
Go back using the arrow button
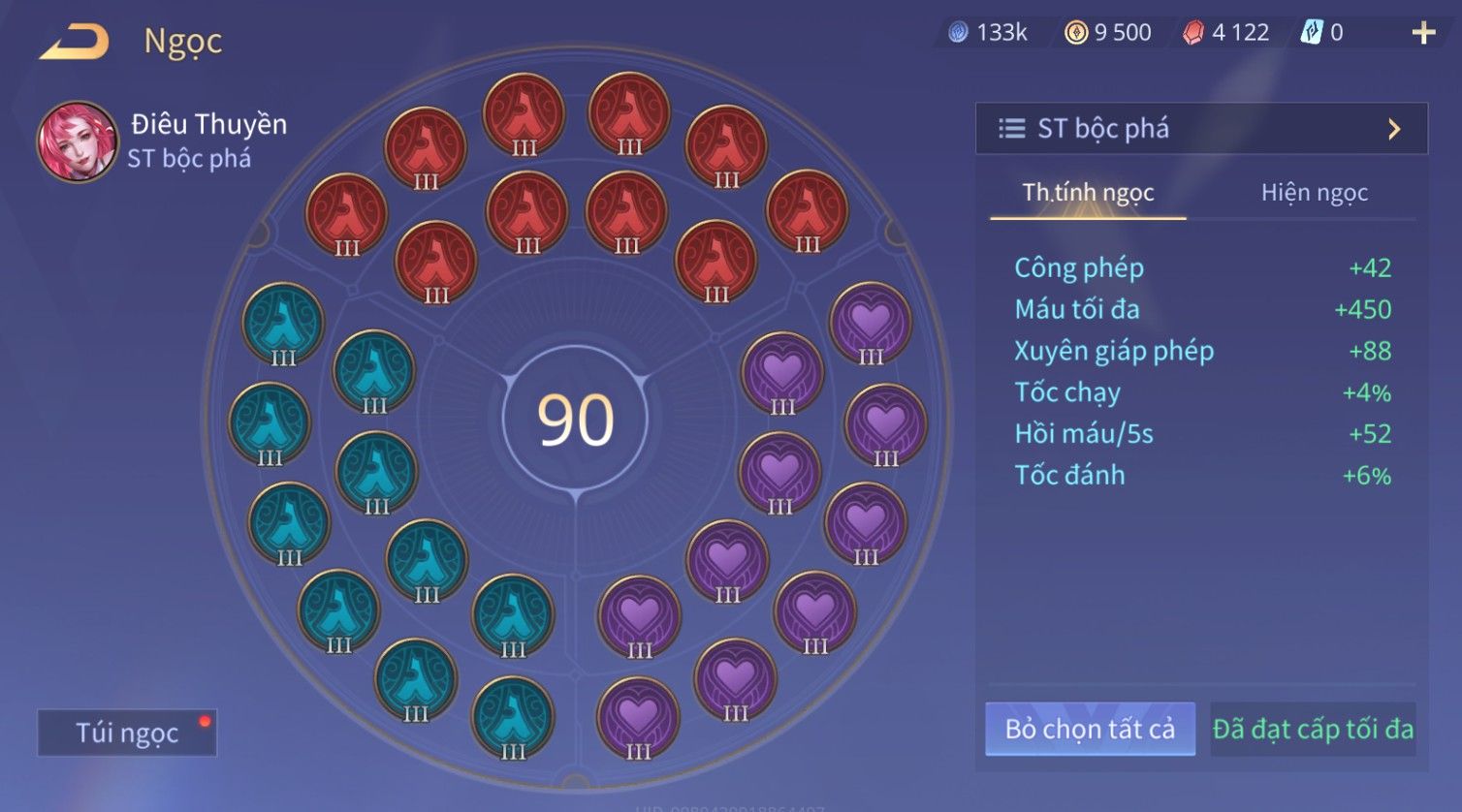(x=74, y=43)
